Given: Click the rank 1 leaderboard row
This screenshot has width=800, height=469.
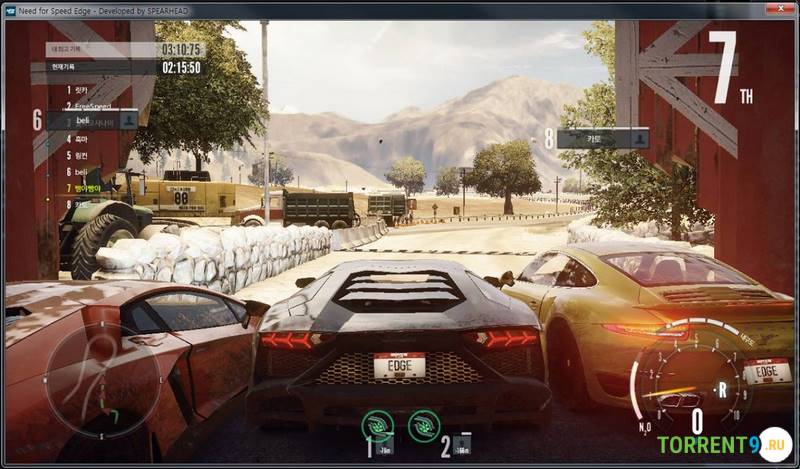Looking at the screenshot, I should point(80,89).
